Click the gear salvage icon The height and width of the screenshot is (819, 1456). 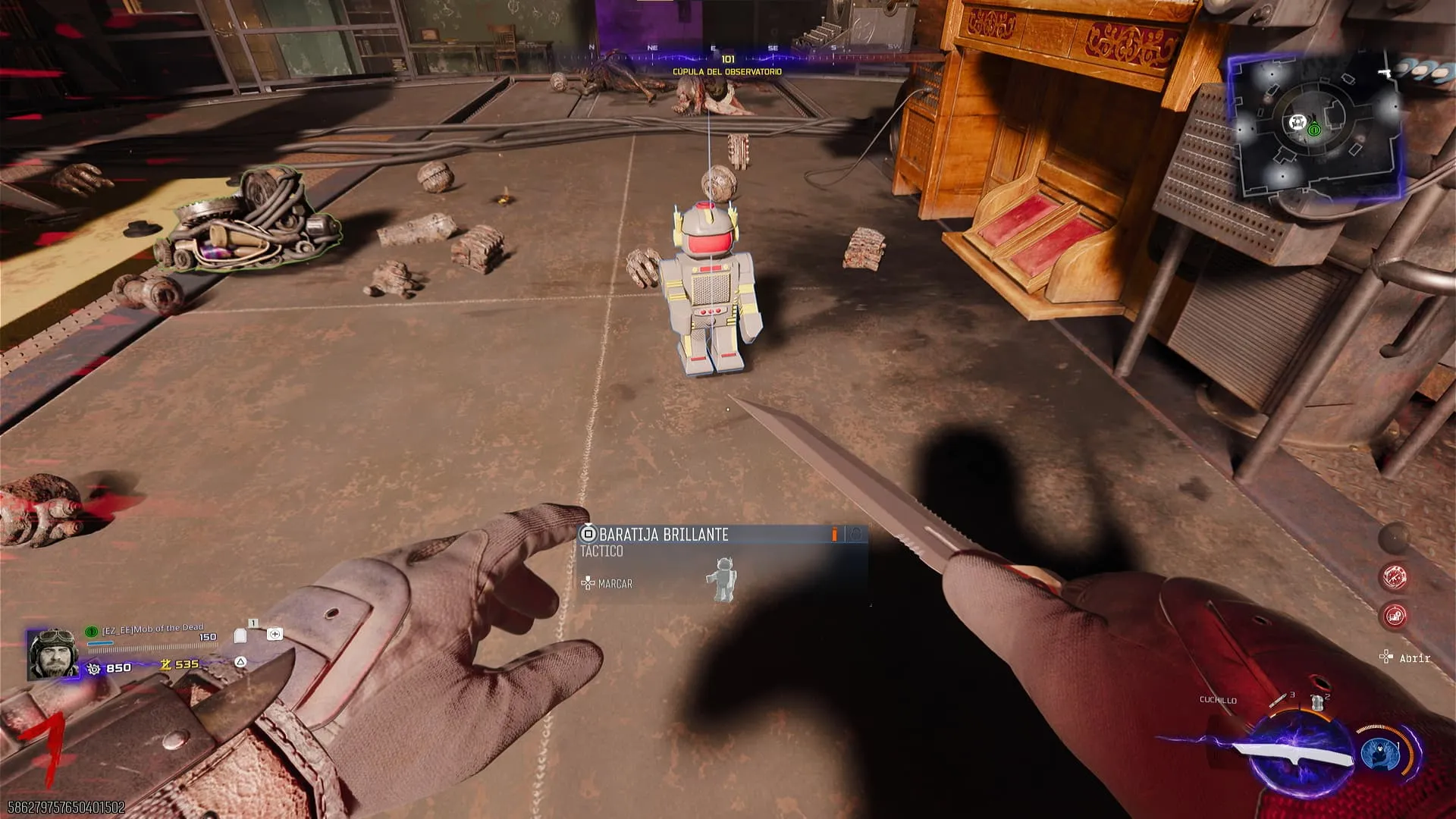[94, 668]
